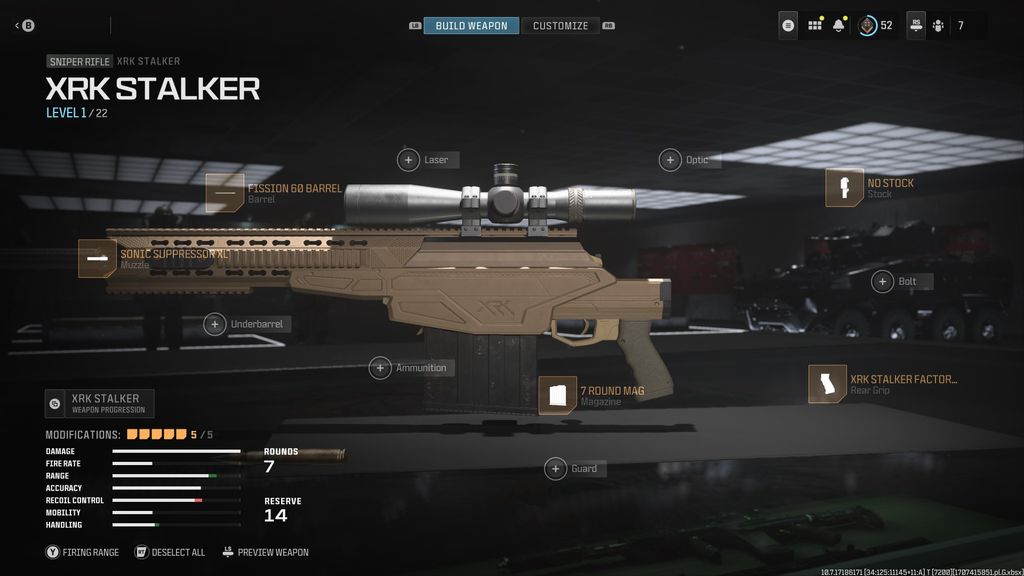Open the Customize tab
The height and width of the screenshot is (576, 1024).
point(560,25)
